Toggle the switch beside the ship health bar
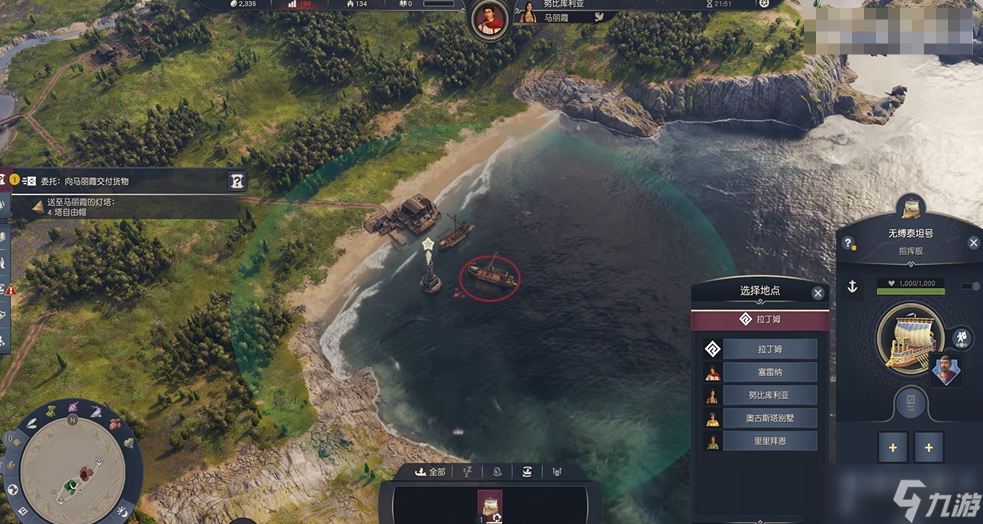983x524 pixels. point(969,287)
